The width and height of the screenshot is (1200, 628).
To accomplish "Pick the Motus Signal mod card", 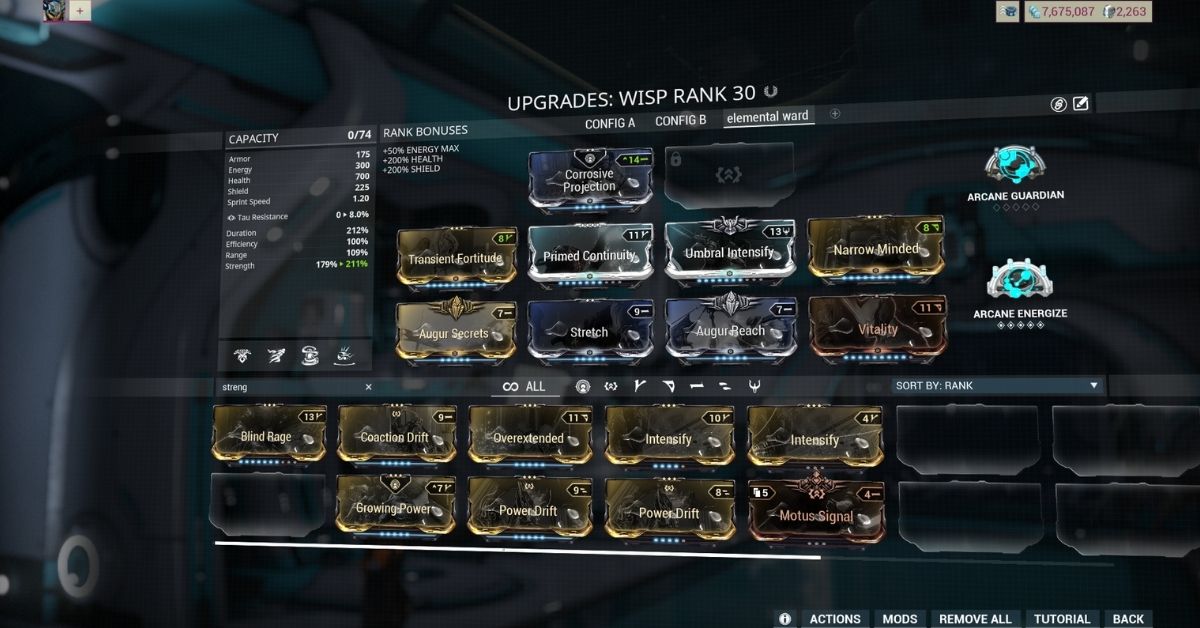I will (x=815, y=514).
